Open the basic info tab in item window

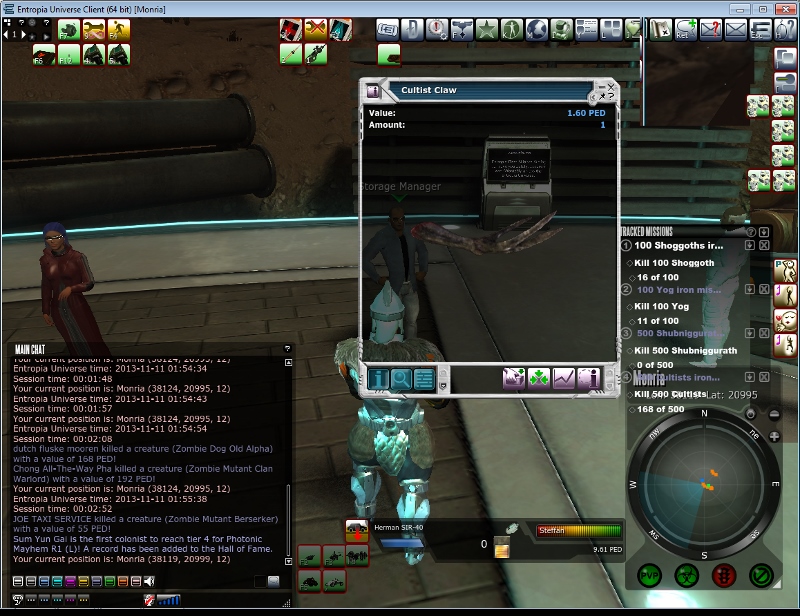click(x=379, y=379)
